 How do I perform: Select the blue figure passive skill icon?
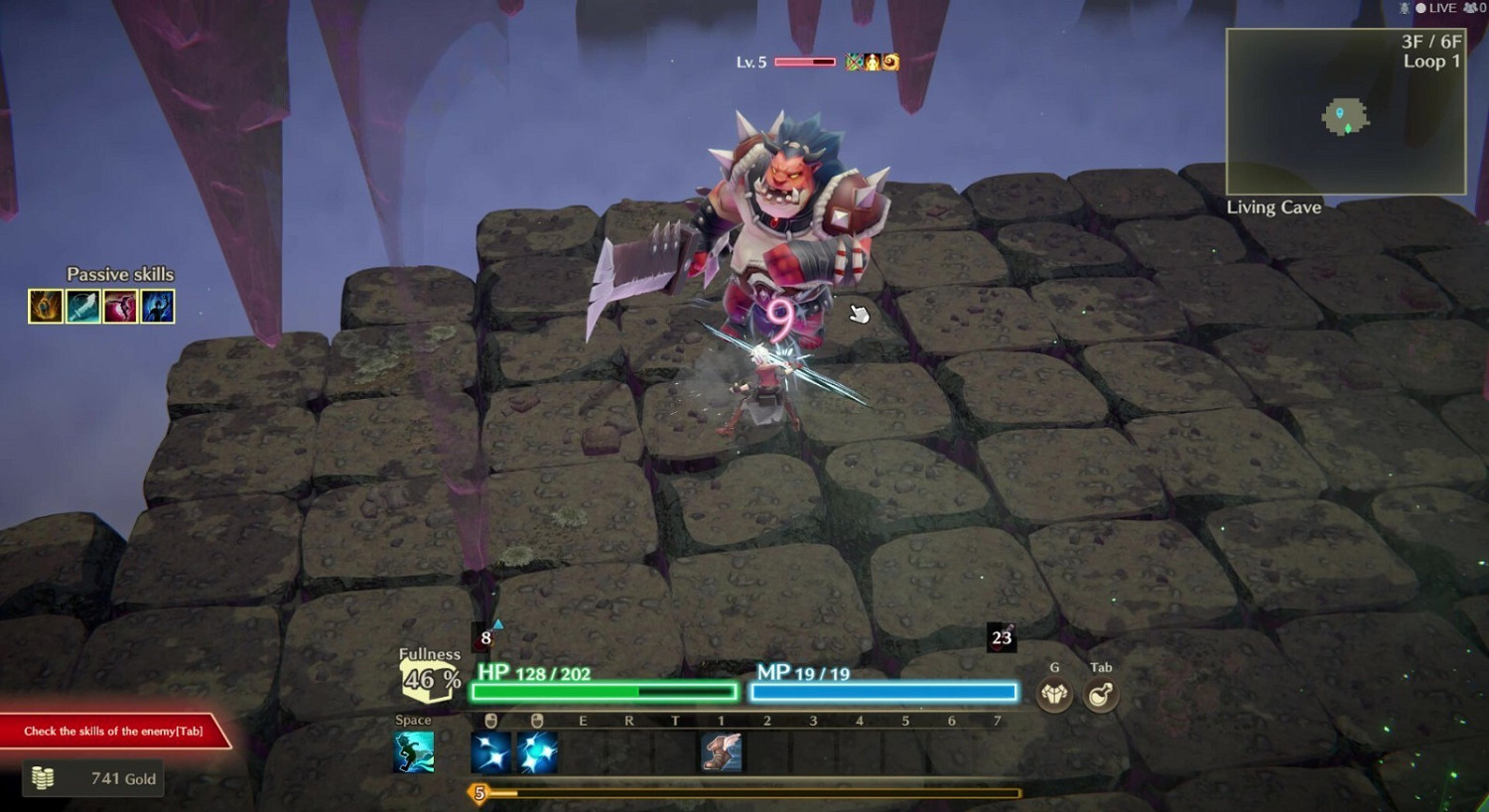click(158, 306)
